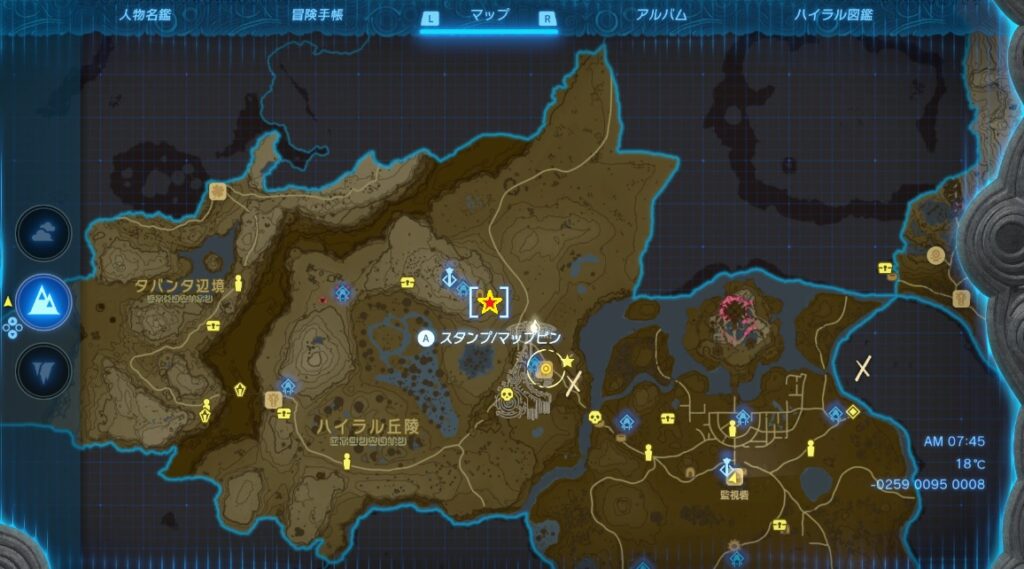
Task: Choose the yellow diamond stamp
Action: [x=852, y=411]
